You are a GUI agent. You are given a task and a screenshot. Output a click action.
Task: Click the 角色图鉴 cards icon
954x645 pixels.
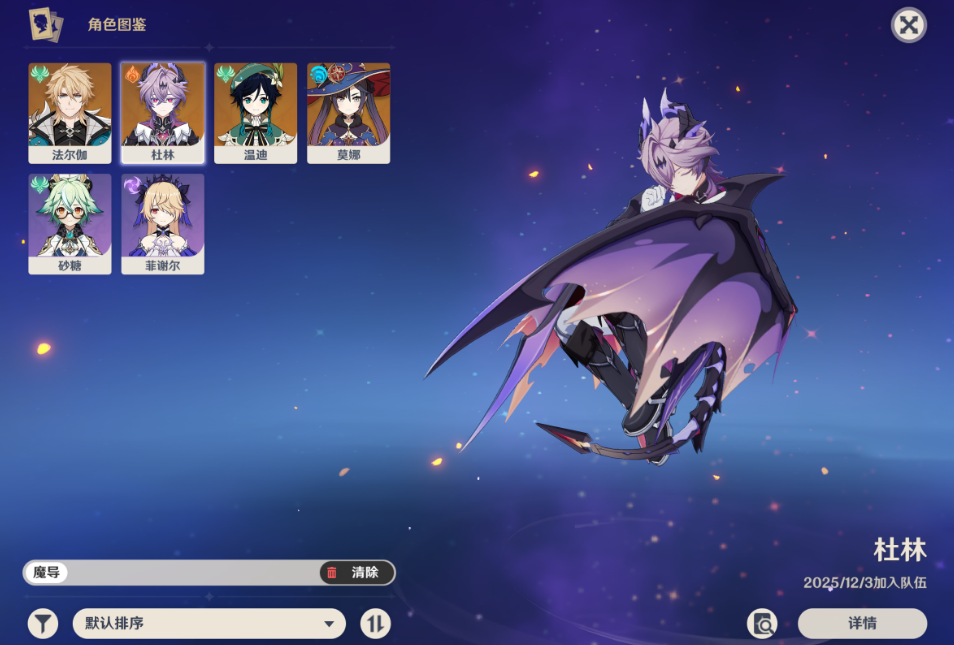(x=45, y=24)
